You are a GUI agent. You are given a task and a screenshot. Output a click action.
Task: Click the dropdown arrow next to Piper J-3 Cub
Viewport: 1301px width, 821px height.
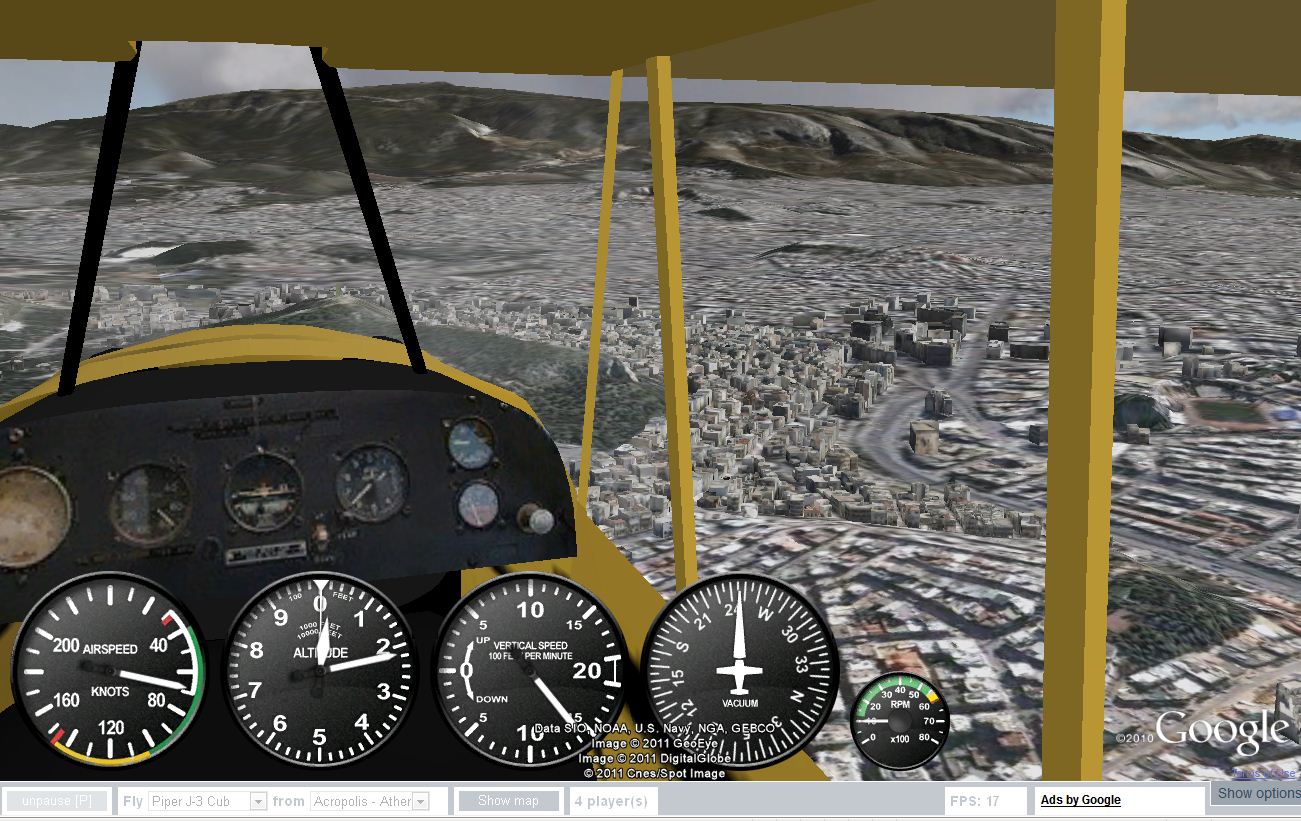pyautogui.click(x=258, y=800)
